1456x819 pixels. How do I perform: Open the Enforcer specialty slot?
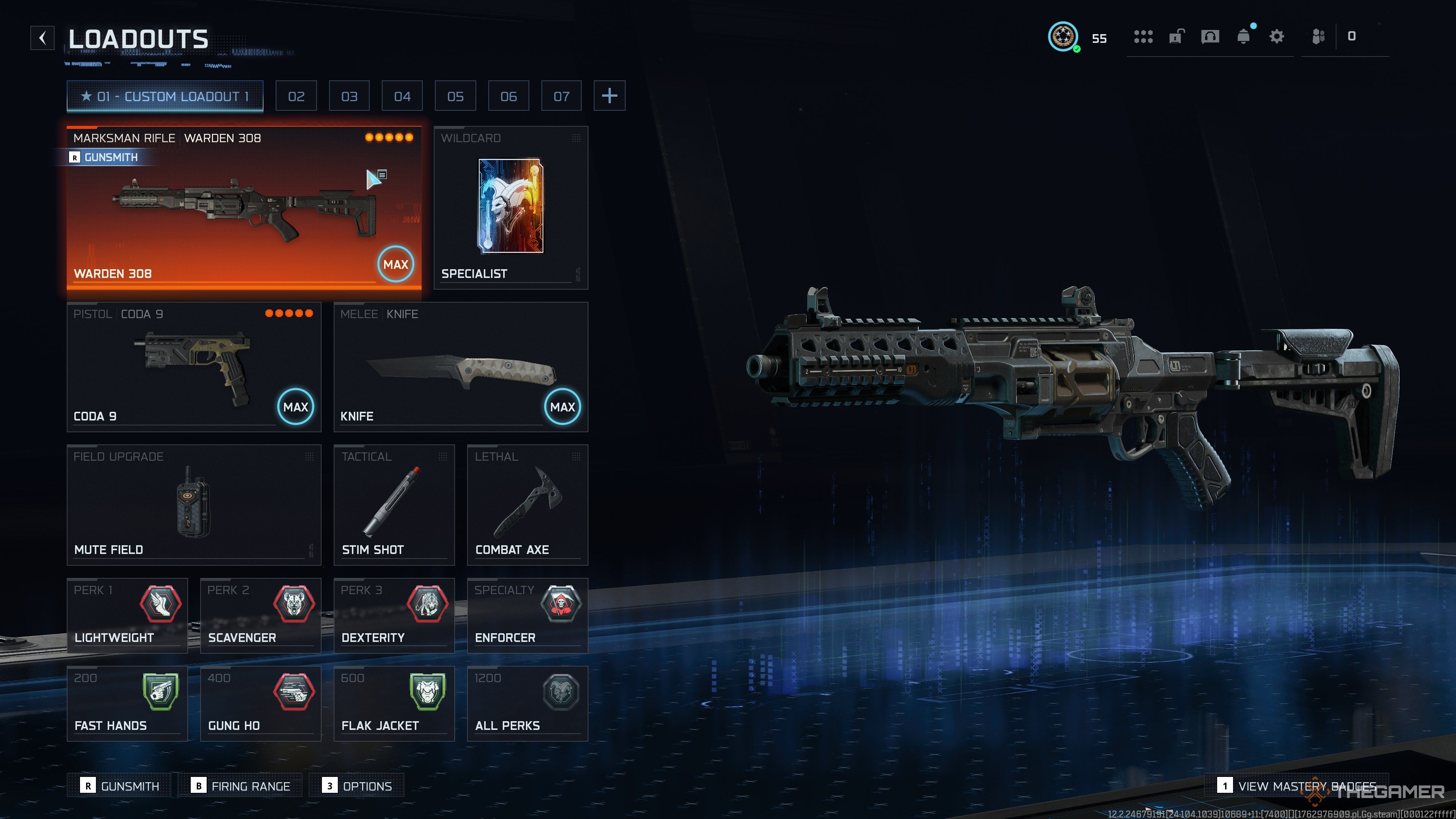pyautogui.click(x=527, y=615)
